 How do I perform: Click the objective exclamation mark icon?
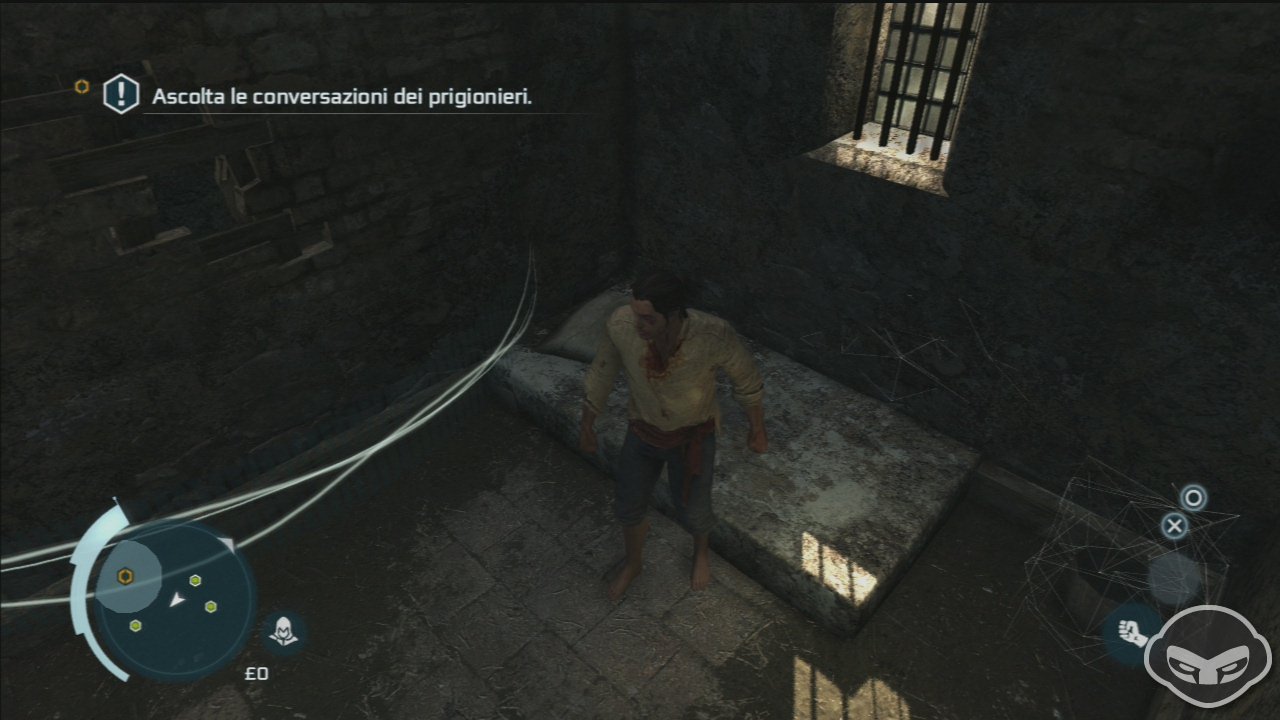tap(121, 95)
